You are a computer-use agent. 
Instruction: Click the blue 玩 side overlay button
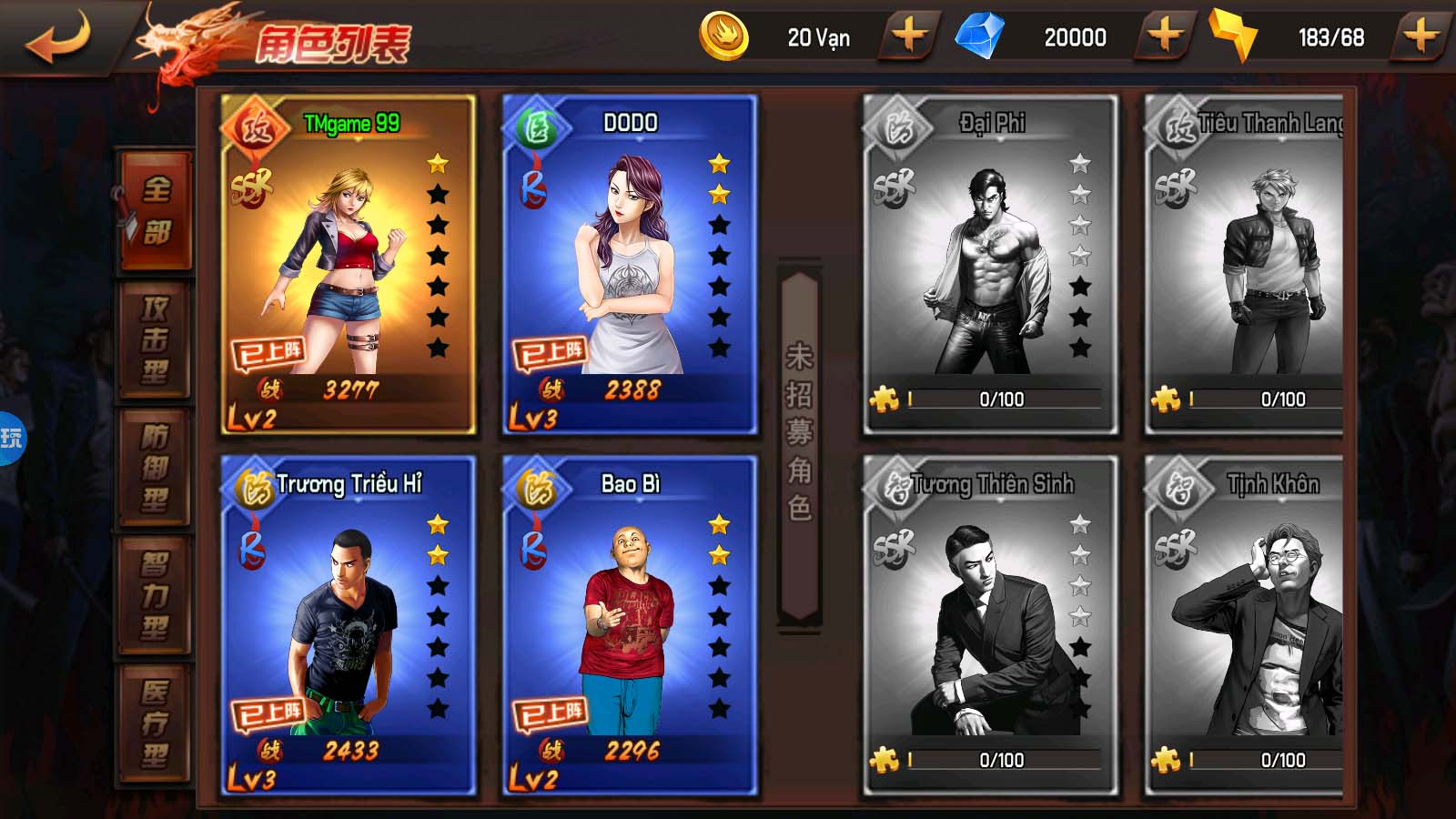tap(11, 439)
